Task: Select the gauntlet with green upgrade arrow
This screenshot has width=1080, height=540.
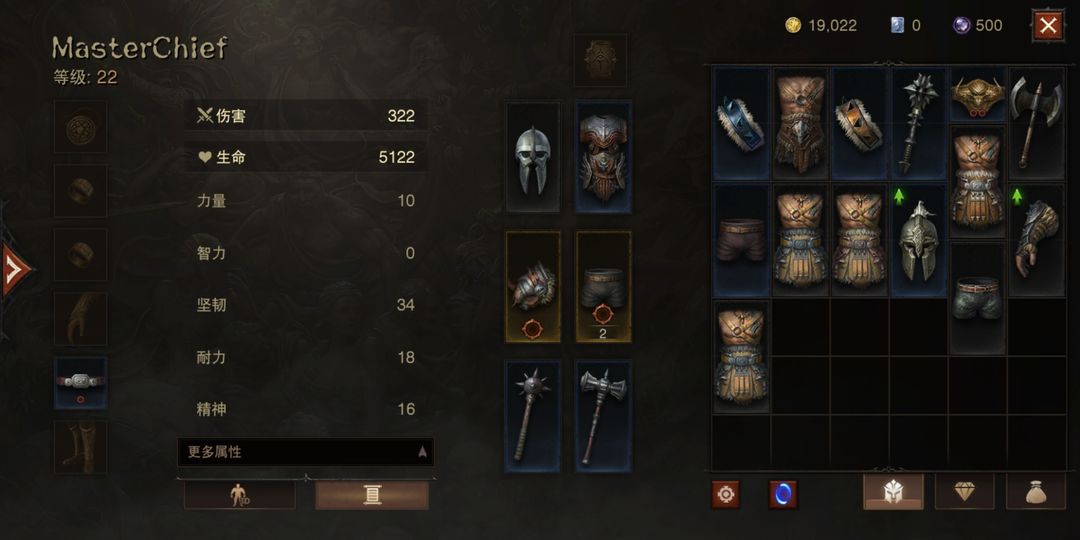Action: click(1035, 241)
